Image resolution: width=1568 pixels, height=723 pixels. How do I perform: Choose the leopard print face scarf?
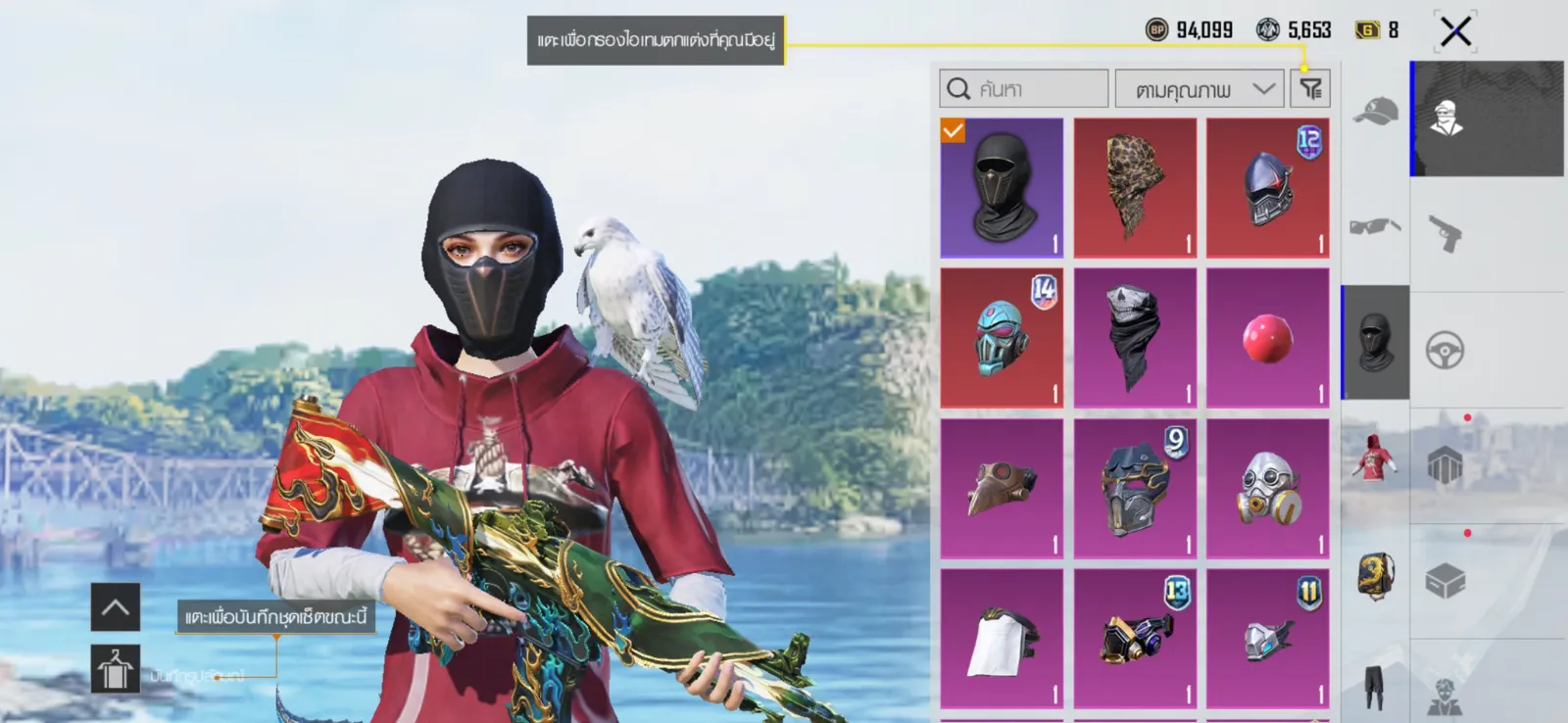[1135, 187]
